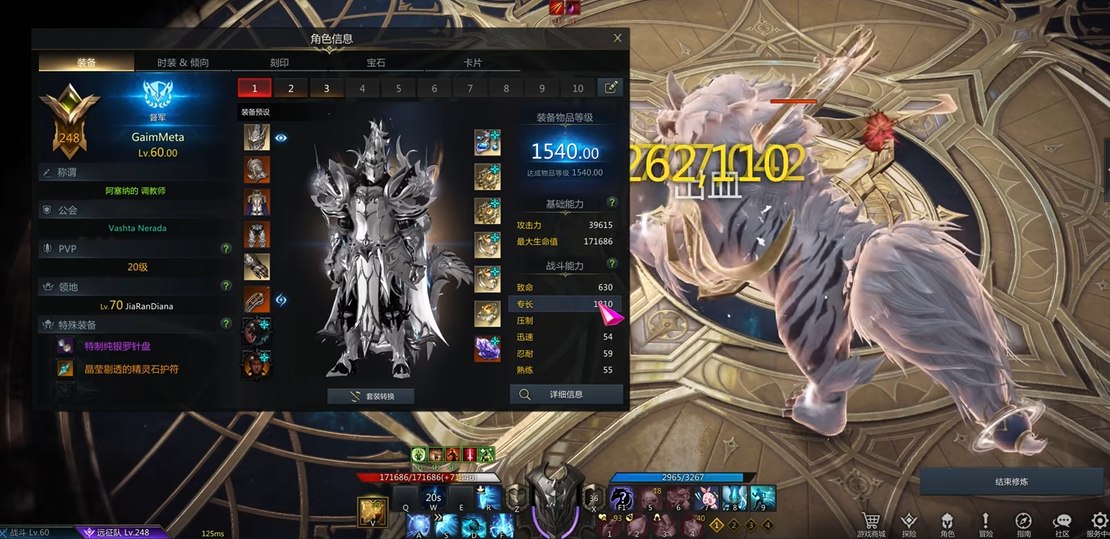End training with 结束修炼 button
This screenshot has height=539, width=1110.
[1011, 482]
